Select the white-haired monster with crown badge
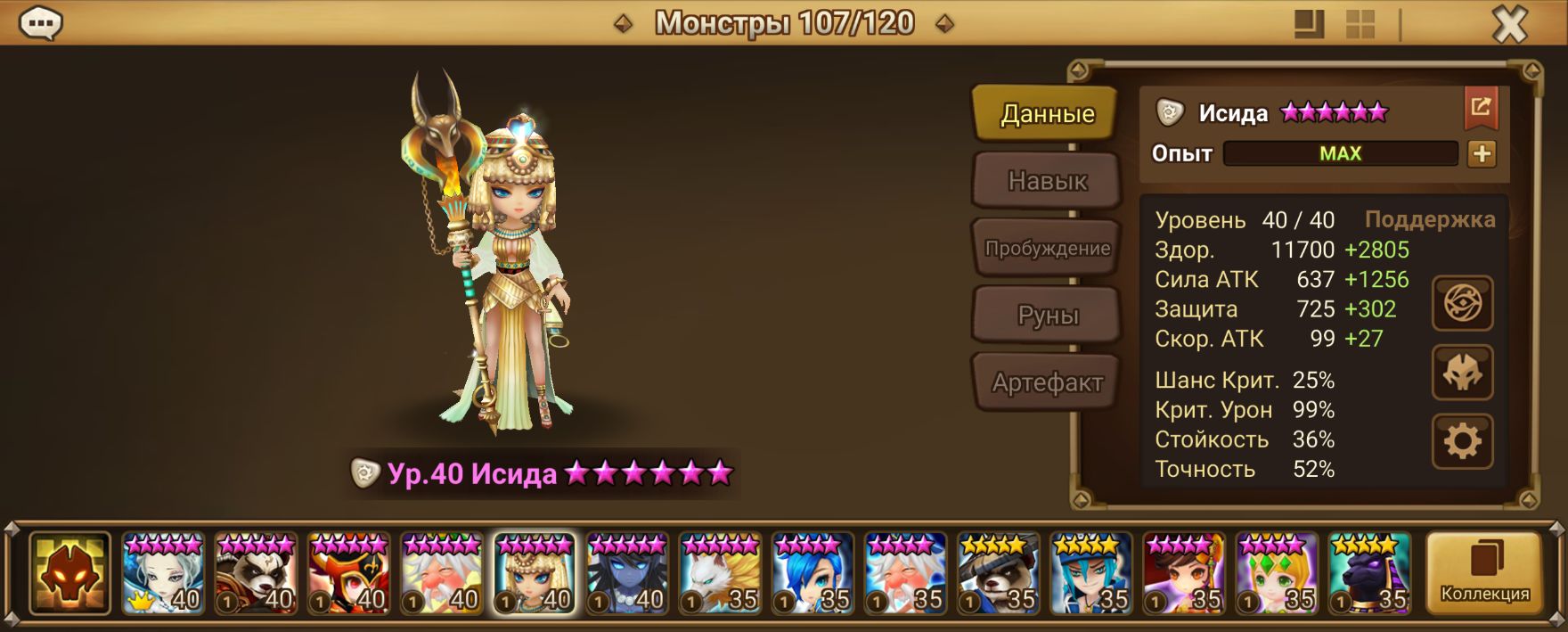The width and height of the screenshot is (1568, 632). [163, 574]
